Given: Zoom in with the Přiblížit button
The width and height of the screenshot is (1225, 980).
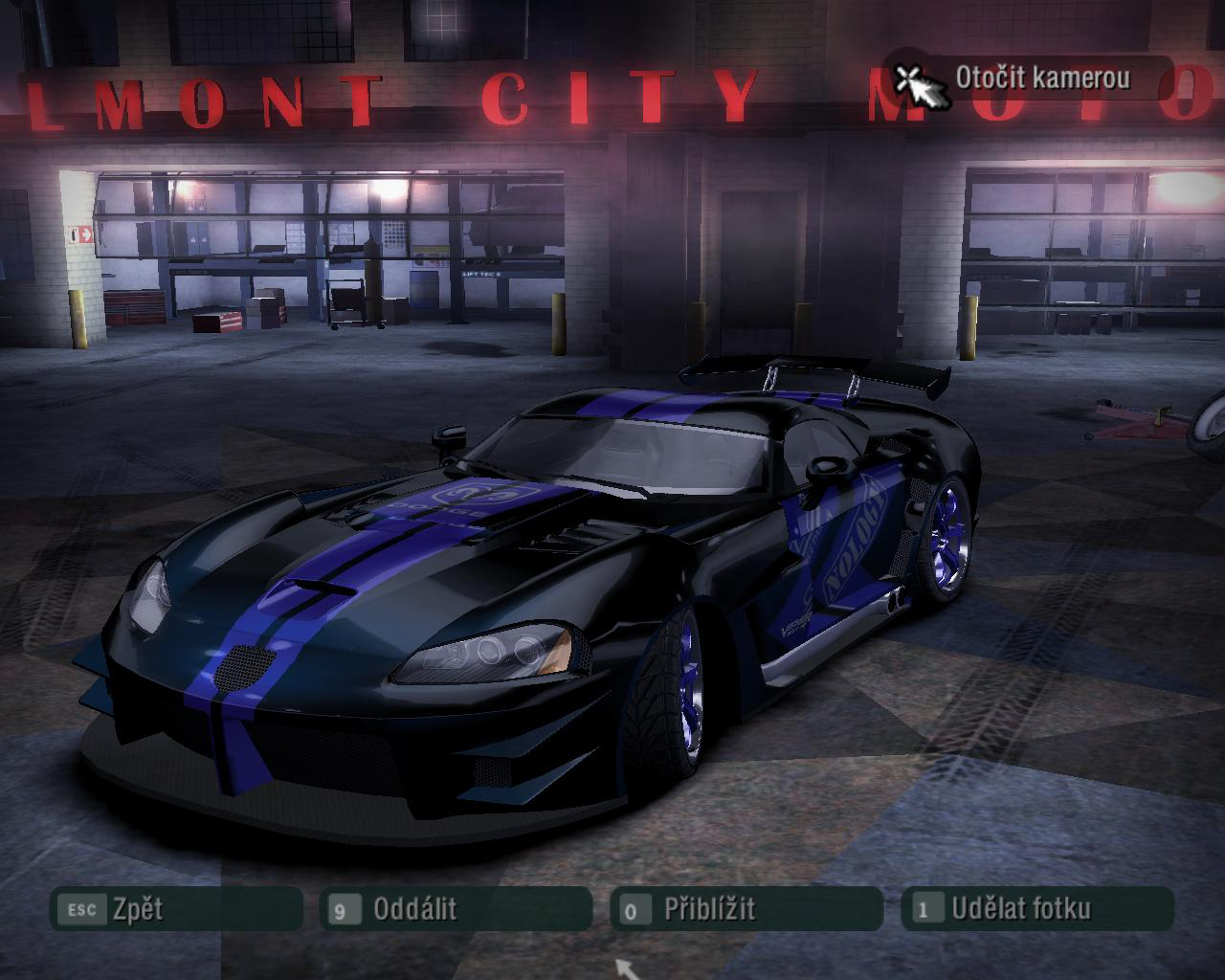Looking at the screenshot, I should [746, 909].
